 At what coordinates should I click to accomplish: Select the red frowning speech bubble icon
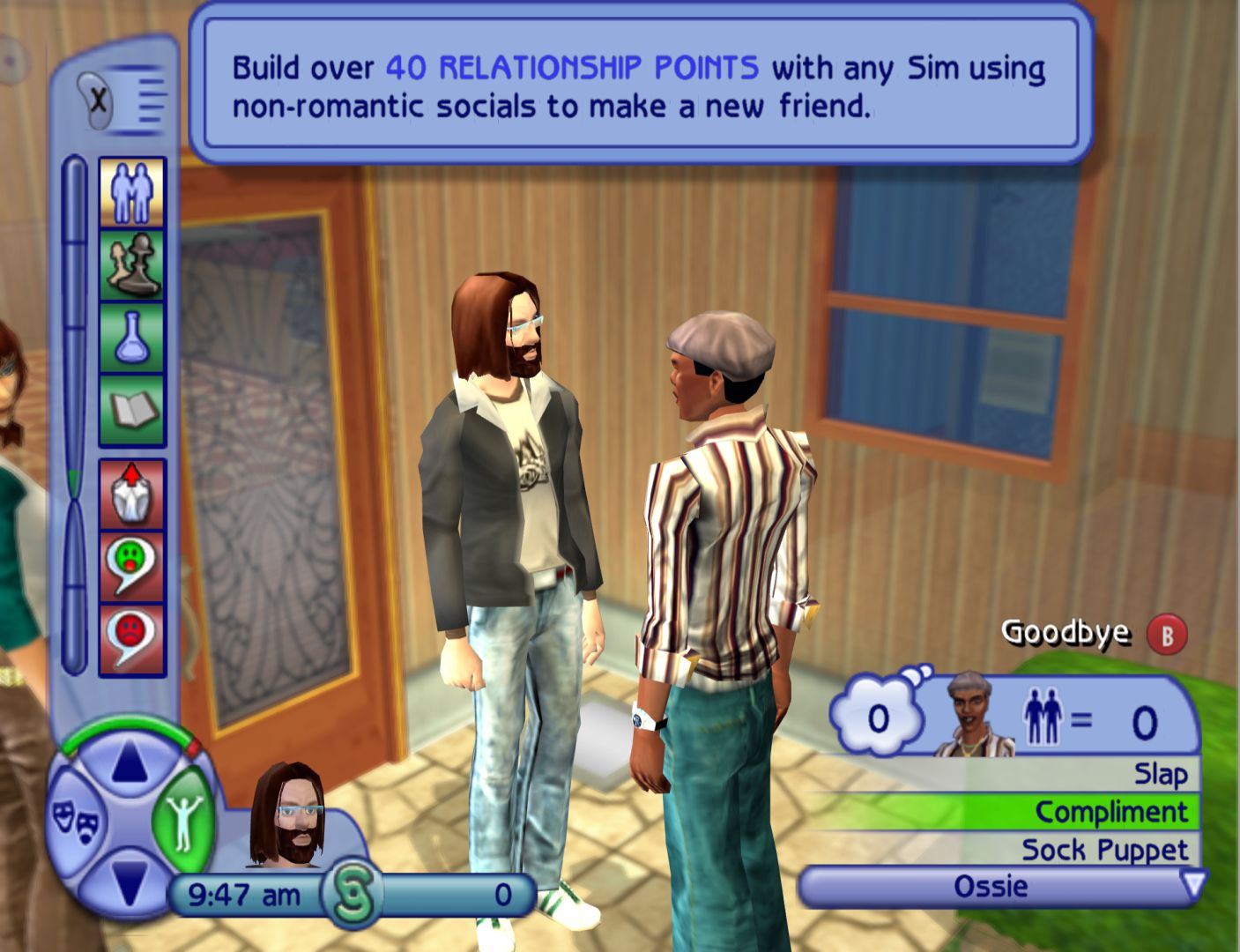pyautogui.click(x=132, y=638)
